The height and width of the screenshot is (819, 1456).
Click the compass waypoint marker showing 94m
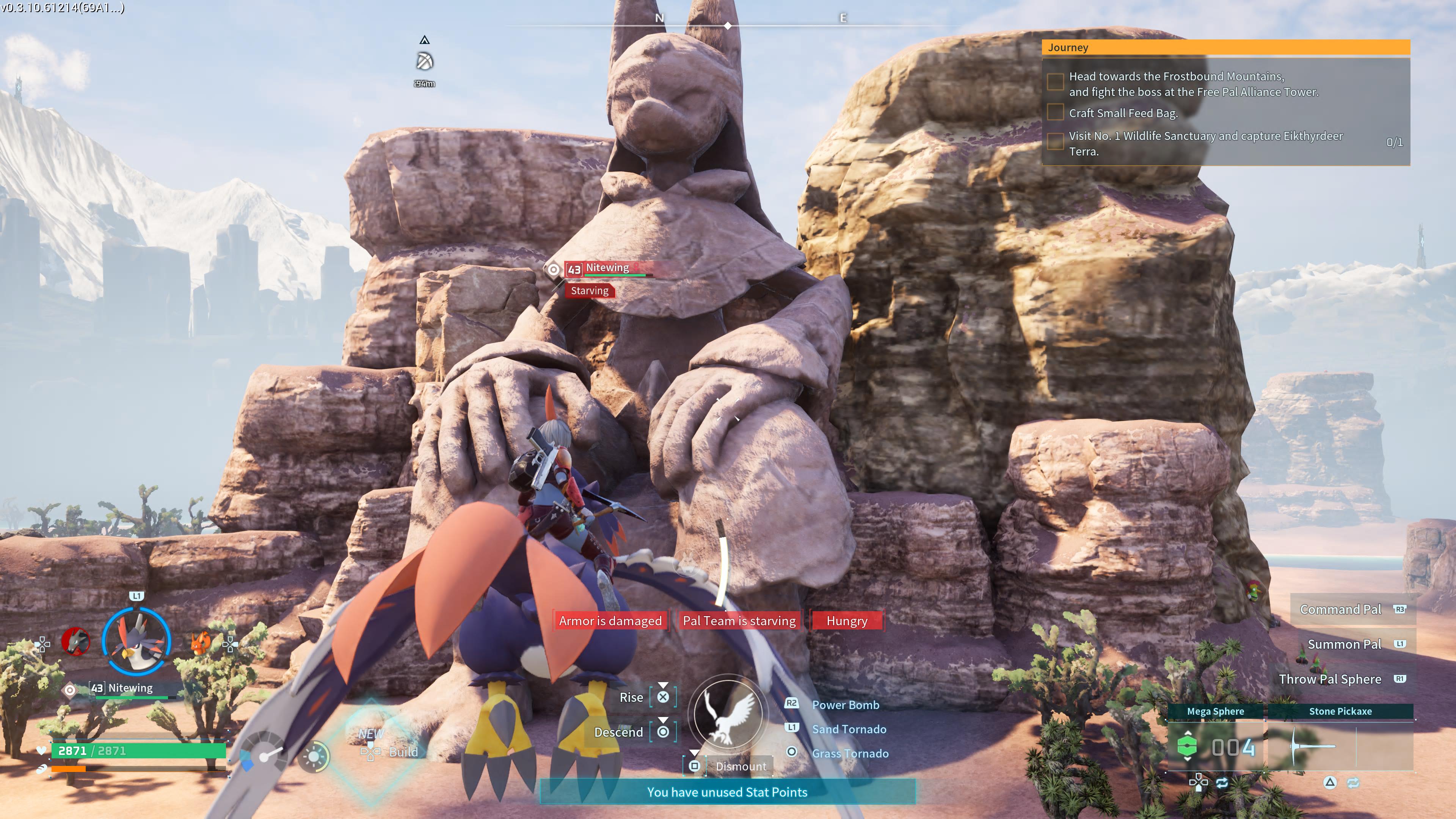pyautogui.click(x=425, y=61)
